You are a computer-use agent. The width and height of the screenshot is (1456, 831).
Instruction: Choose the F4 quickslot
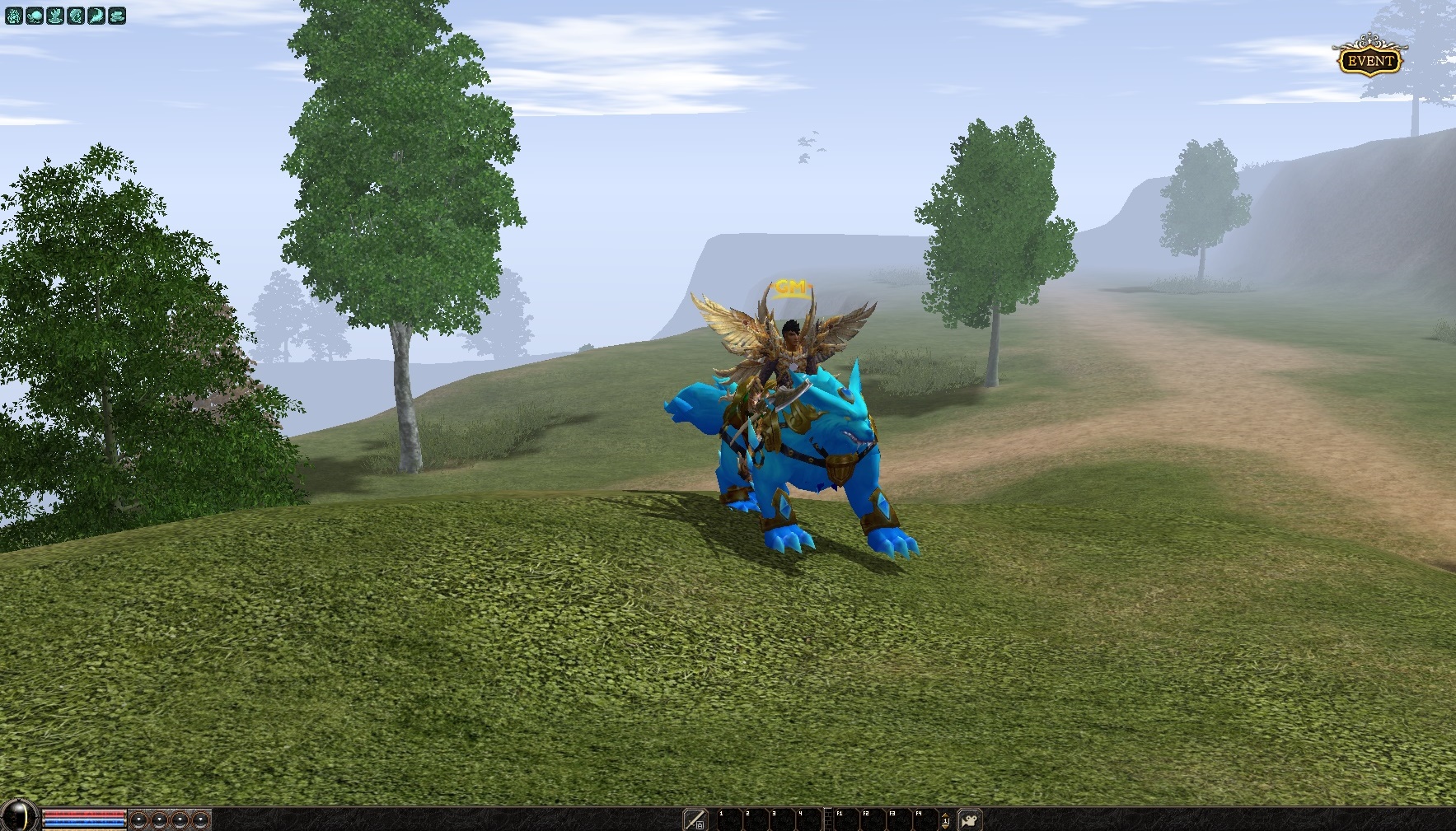pyautogui.click(x=925, y=820)
